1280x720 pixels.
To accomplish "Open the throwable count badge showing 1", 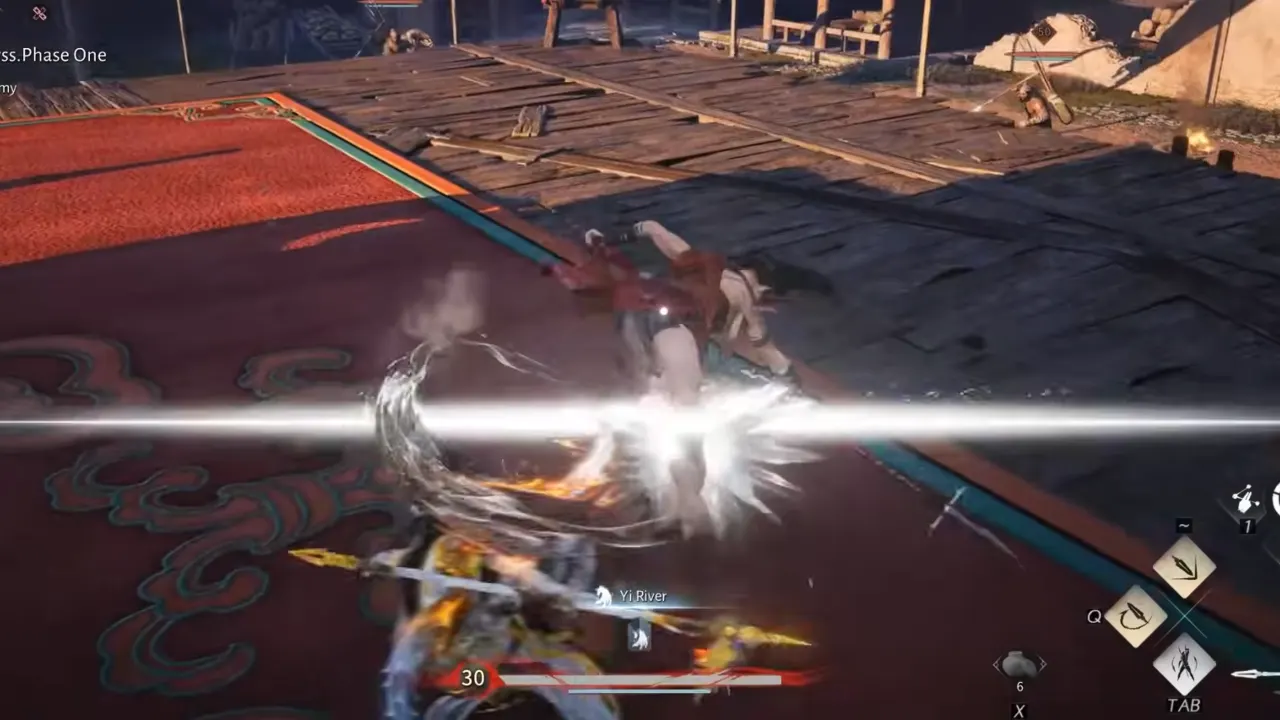I will [x=1247, y=525].
